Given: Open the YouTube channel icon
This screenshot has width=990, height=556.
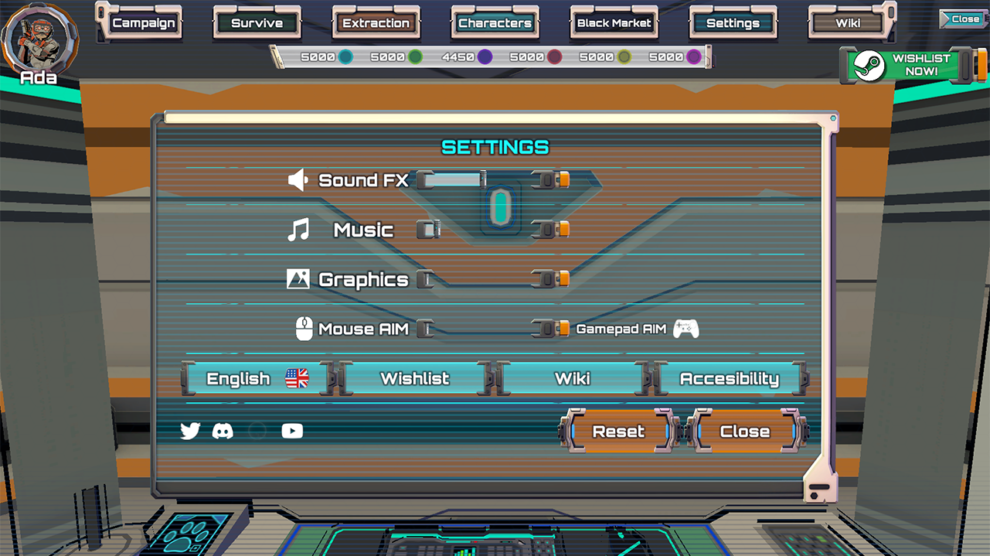Looking at the screenshot, I should [292, 431].
